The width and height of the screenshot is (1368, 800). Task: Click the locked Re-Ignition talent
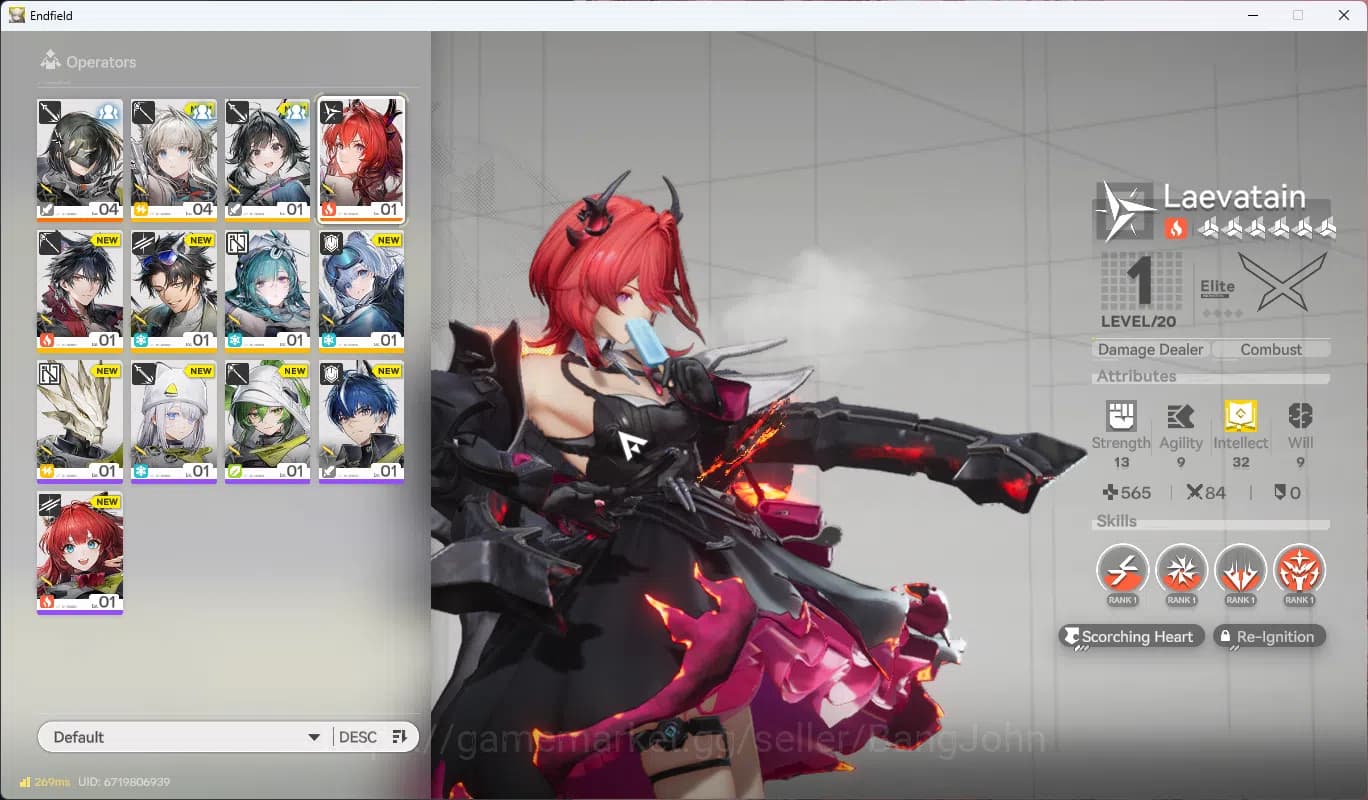[1269, 636]
